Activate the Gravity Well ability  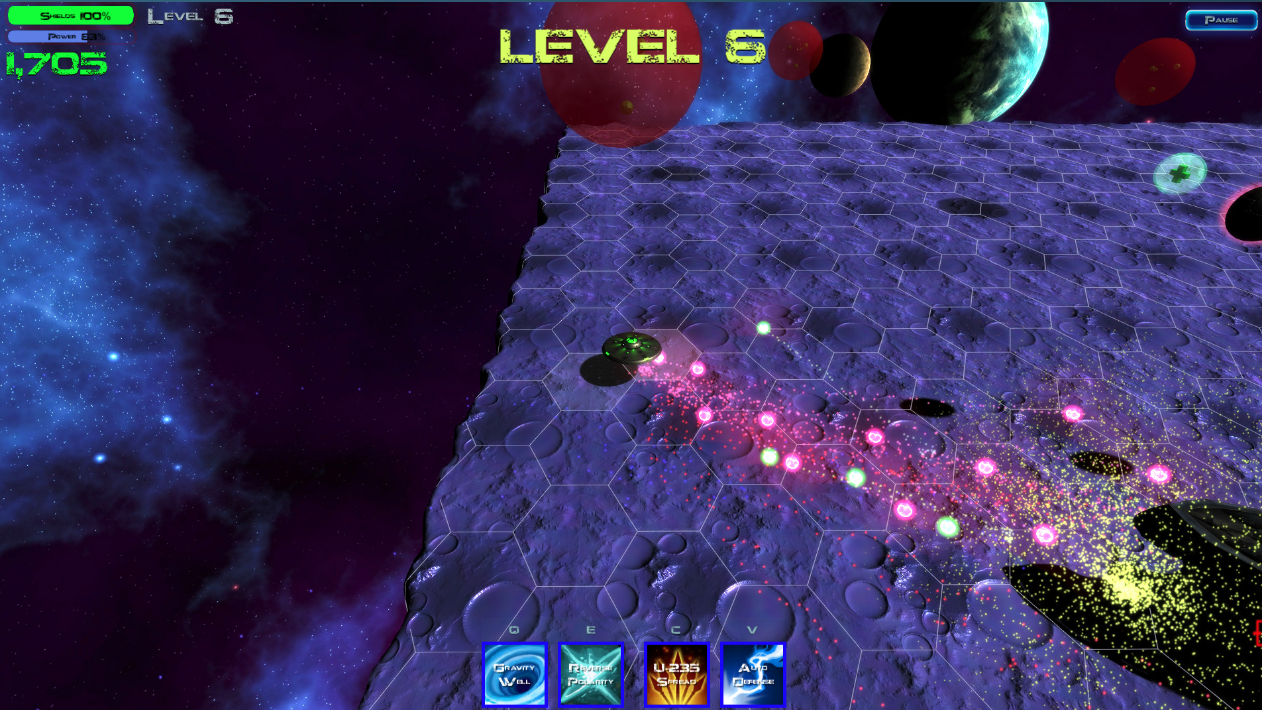pyautogui.click(x=515, y=674)
